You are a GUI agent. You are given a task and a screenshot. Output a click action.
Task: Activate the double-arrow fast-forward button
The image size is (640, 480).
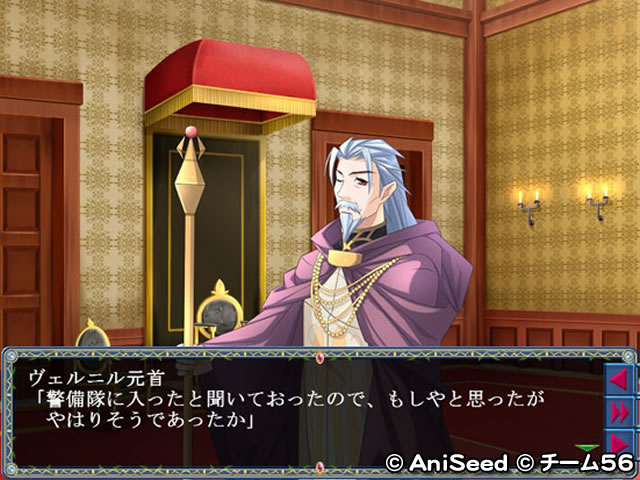click(619, 410)
